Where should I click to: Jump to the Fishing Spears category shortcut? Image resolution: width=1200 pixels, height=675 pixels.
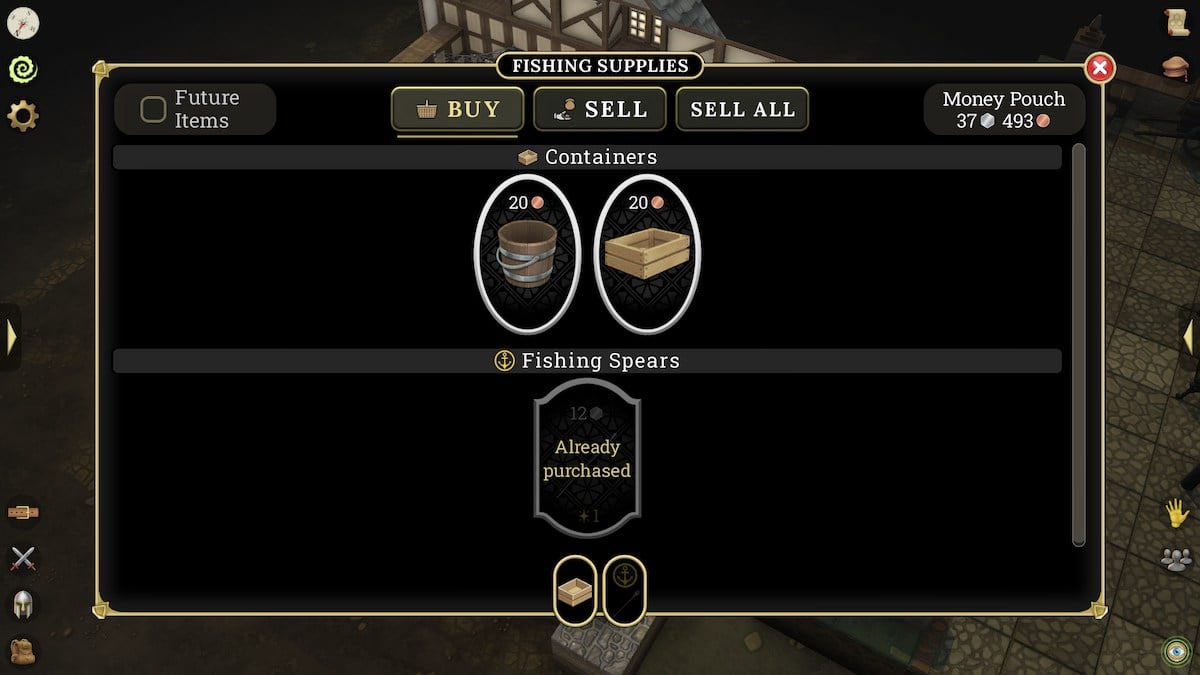[x=625, y=591]
